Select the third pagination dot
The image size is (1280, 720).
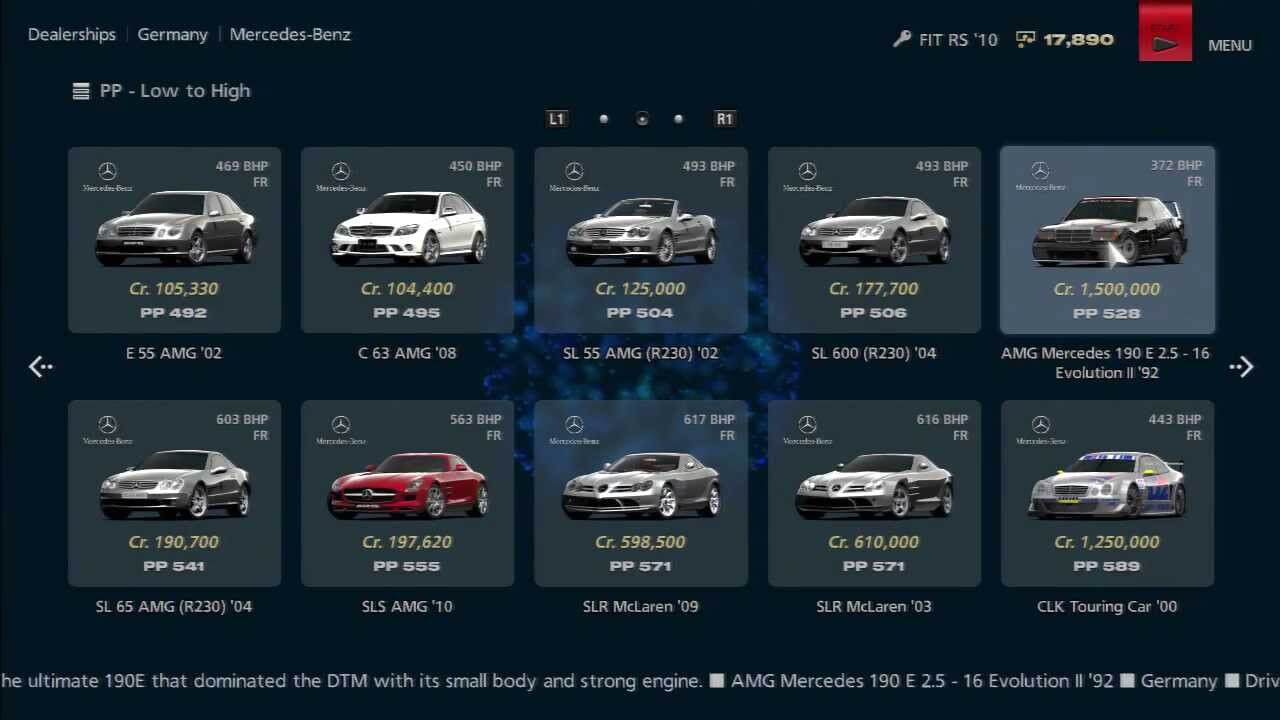click(x=678, y=118)
